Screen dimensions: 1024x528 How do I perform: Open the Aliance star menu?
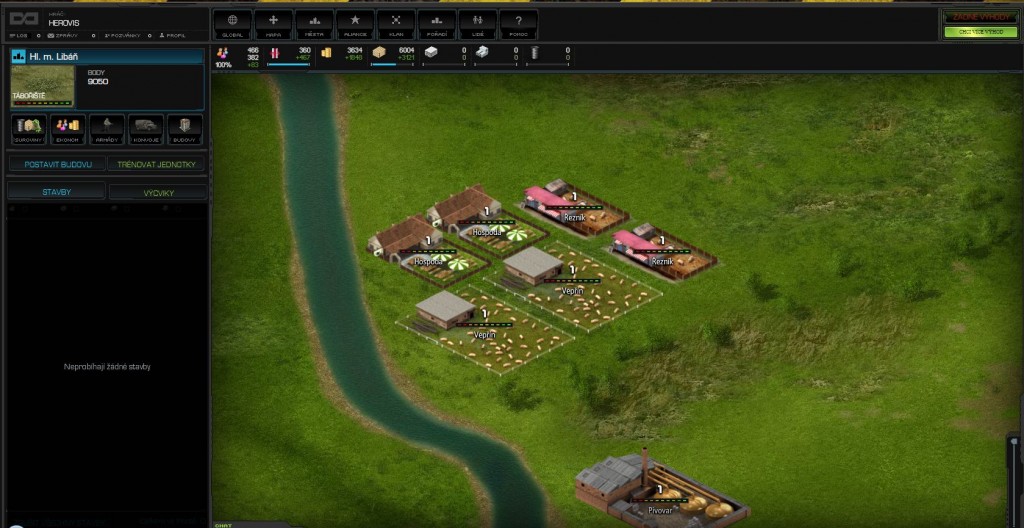click(x=355, y=23)
